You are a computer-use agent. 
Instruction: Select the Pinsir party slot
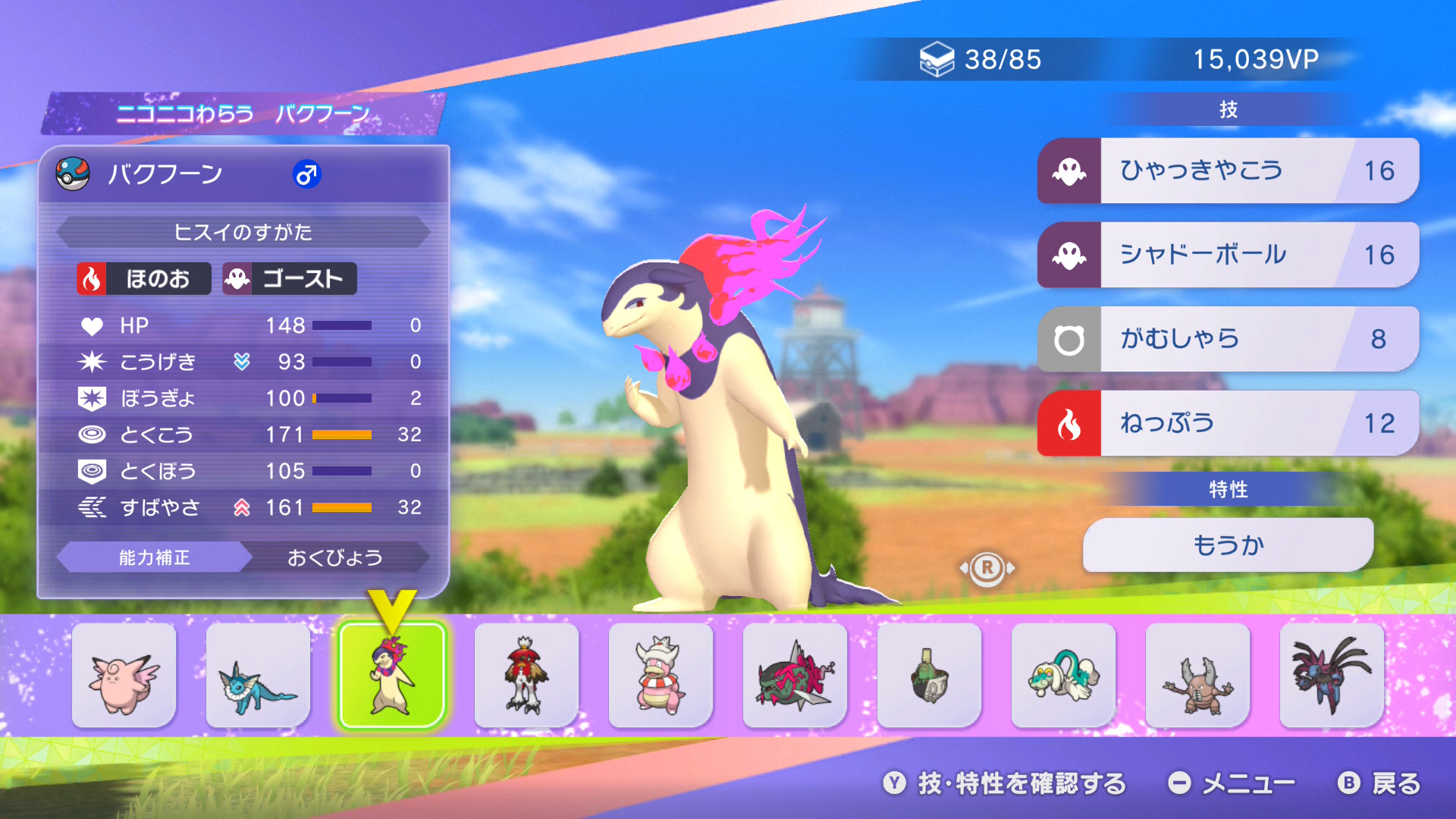(x=1197, y=675)
